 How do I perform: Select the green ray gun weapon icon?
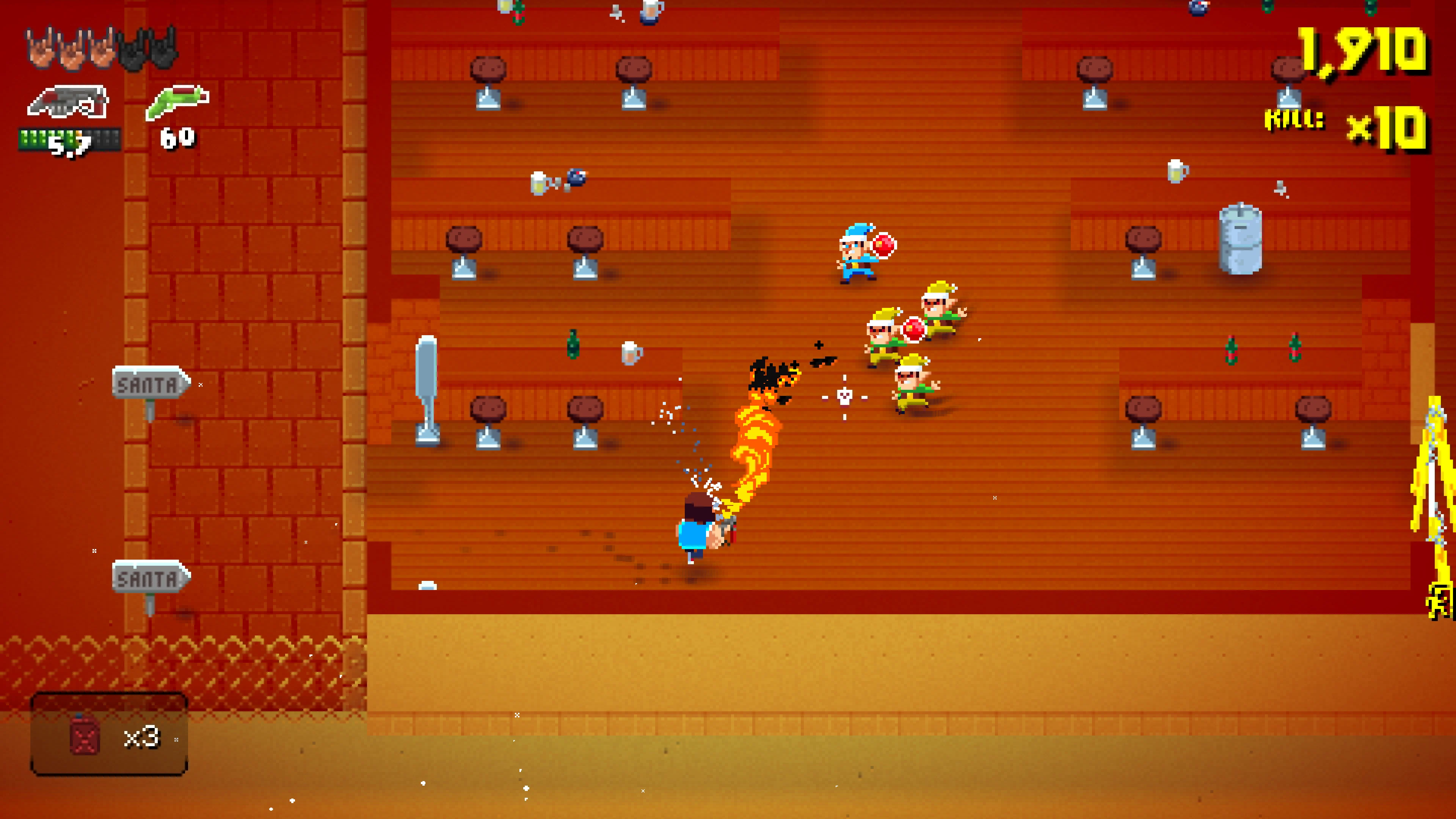click(175, 102)
